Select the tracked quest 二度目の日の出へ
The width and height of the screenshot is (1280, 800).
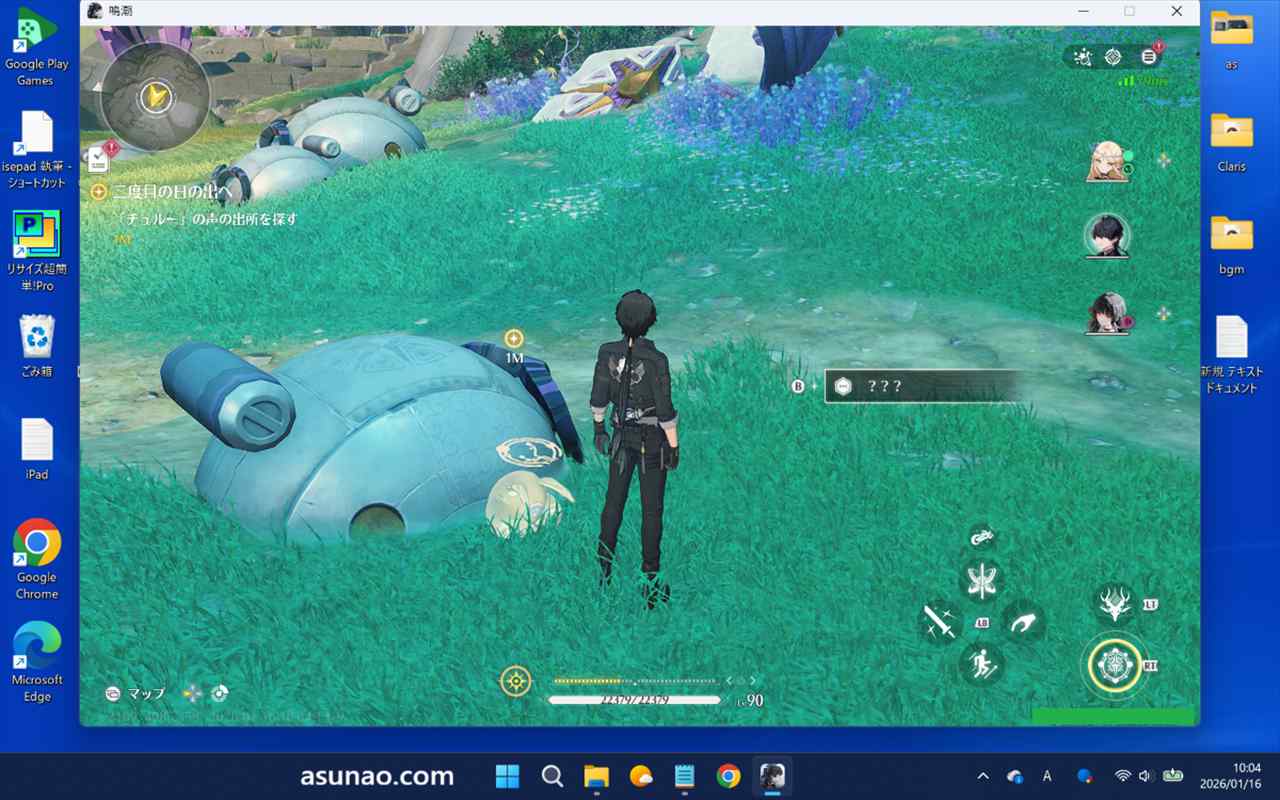171,192
